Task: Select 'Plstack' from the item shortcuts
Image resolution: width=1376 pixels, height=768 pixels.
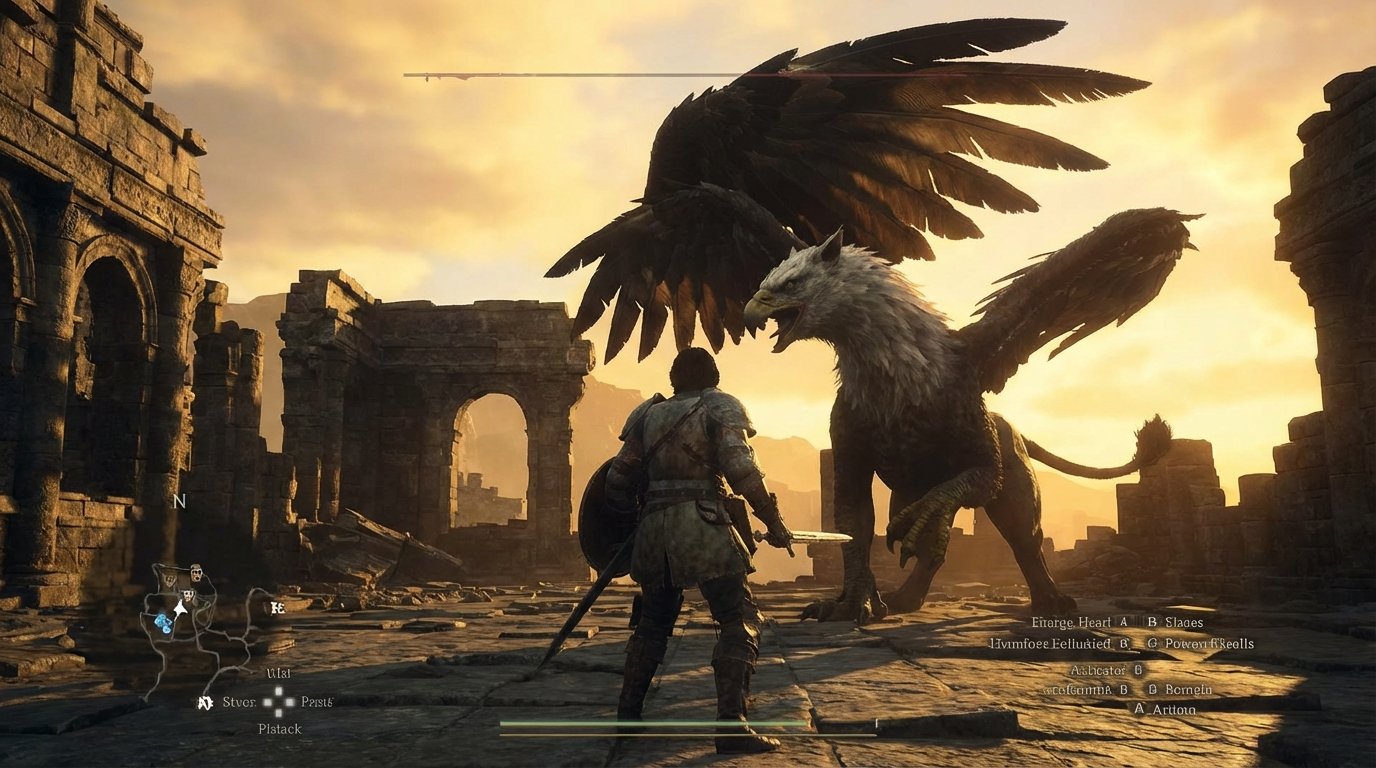Action: (x=279, y=728)
